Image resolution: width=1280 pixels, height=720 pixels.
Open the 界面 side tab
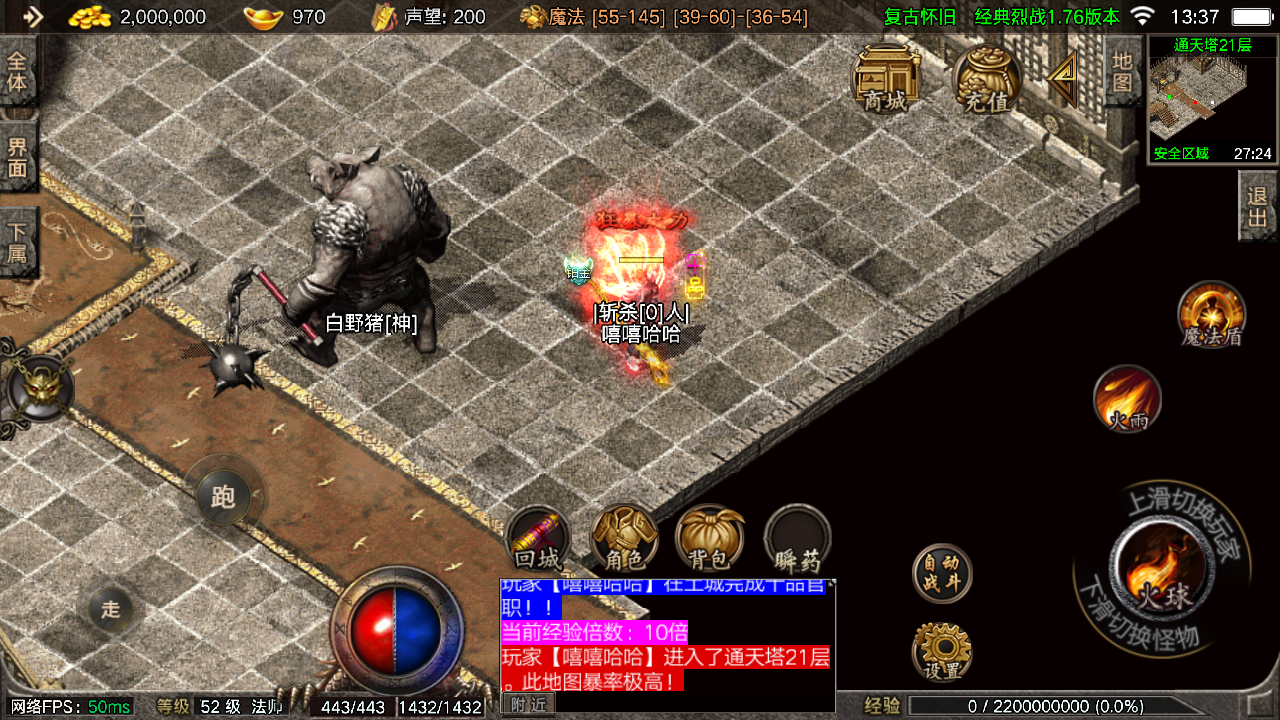point(18,156)
